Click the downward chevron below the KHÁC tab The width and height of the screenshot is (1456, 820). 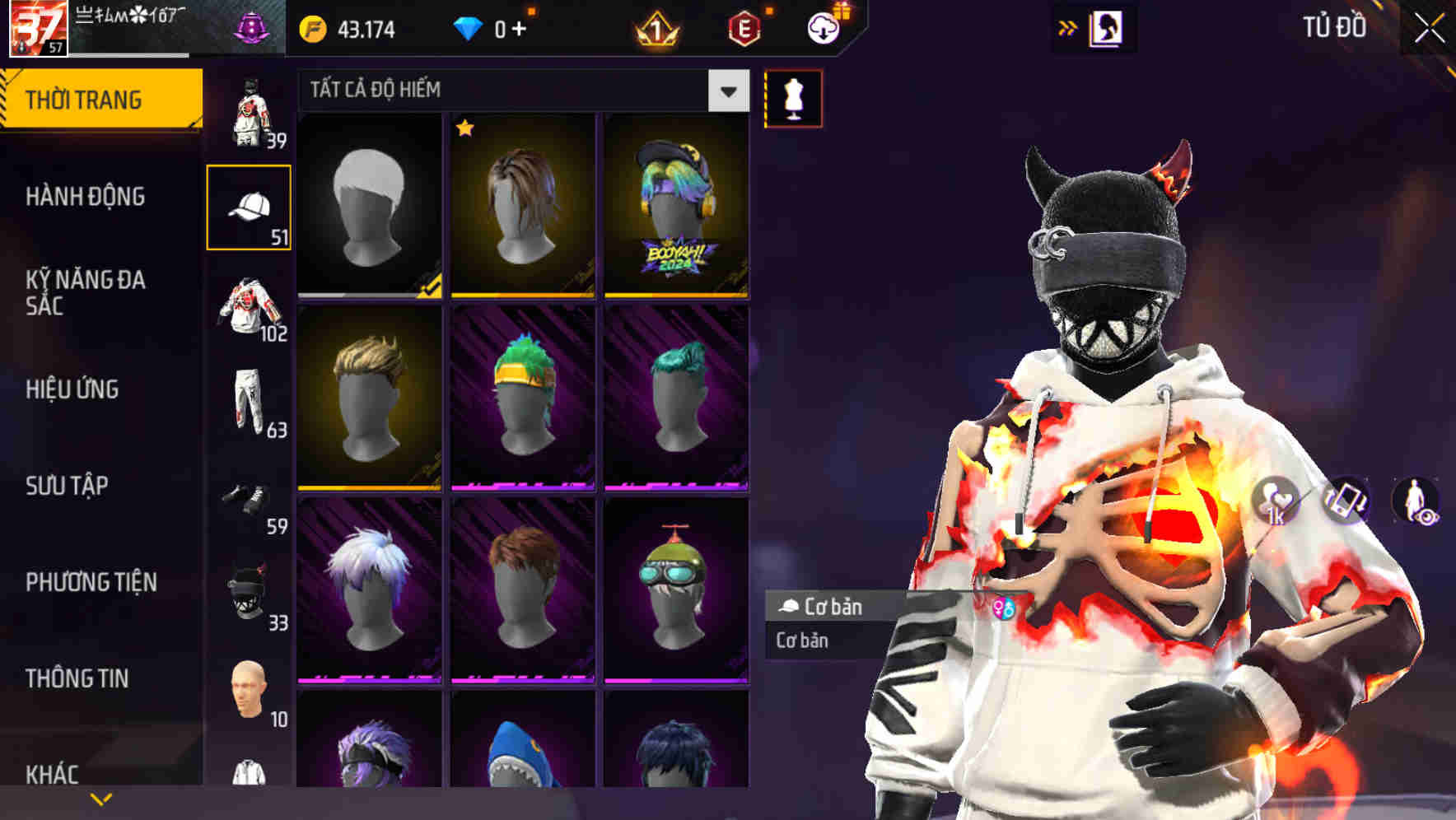[x=101, y=799]
